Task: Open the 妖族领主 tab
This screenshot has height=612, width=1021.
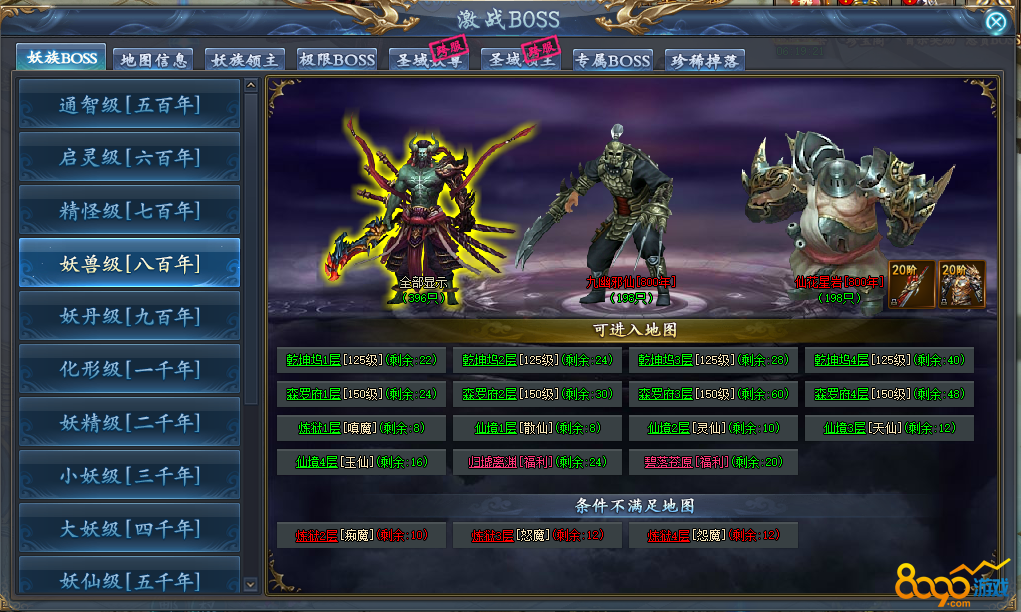Action: click(x=243, y=60)
